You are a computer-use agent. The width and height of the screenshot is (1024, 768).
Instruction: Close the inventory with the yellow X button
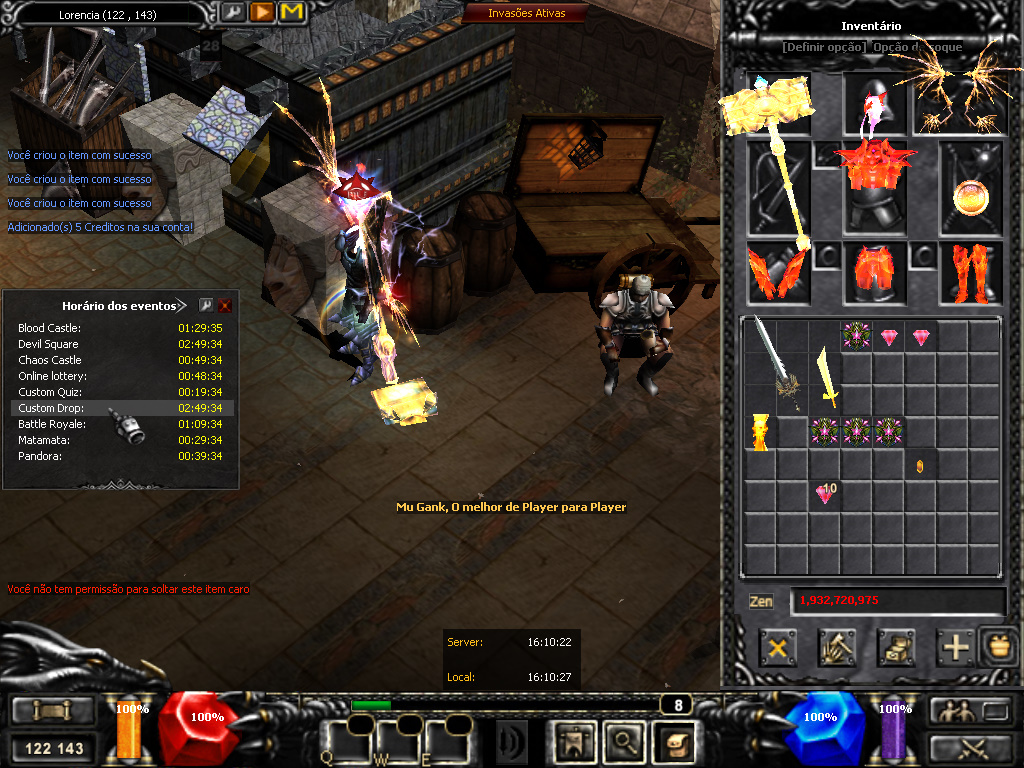pos(777,648)
